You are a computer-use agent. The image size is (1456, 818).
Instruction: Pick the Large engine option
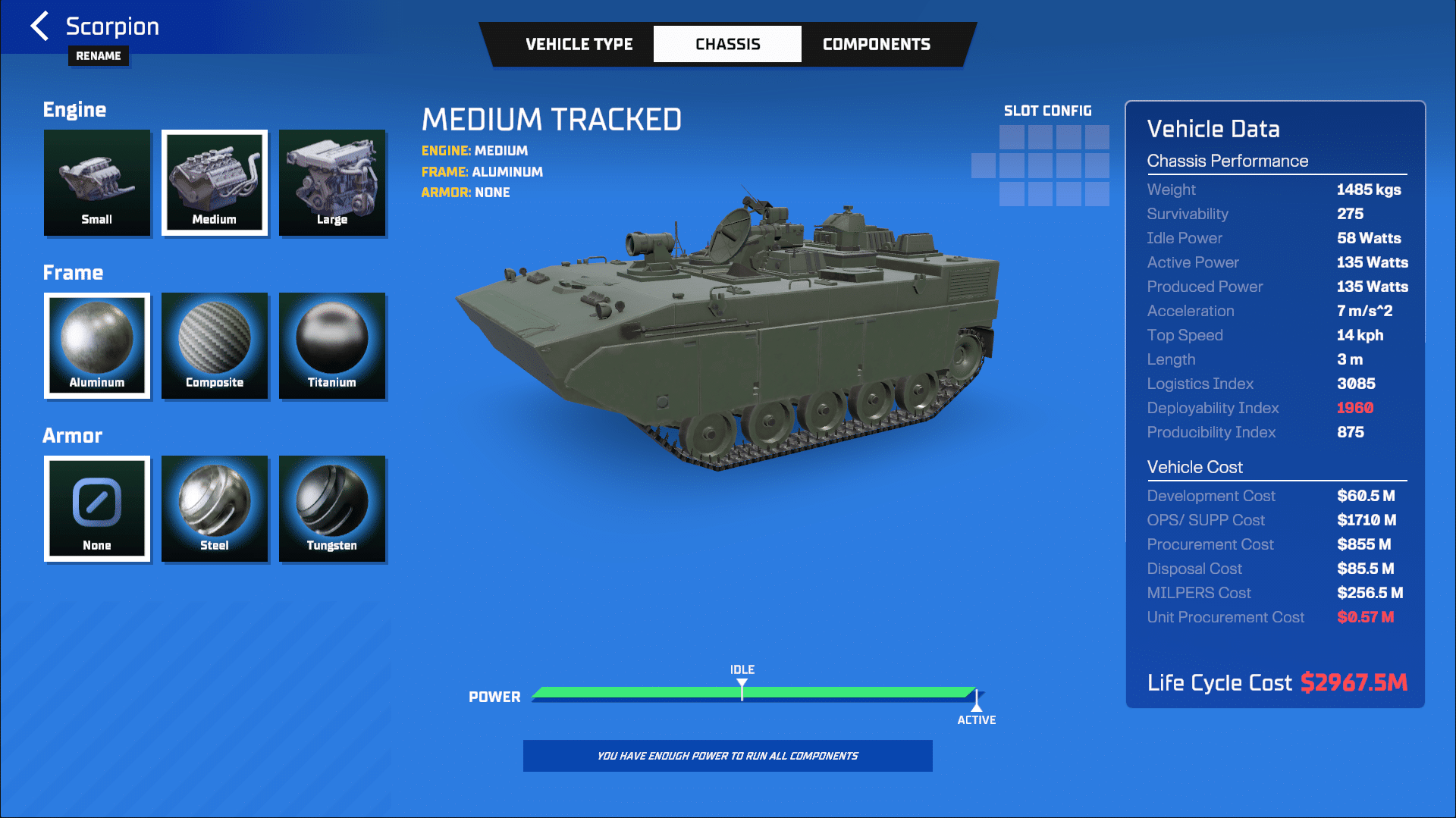click(332, 183)
